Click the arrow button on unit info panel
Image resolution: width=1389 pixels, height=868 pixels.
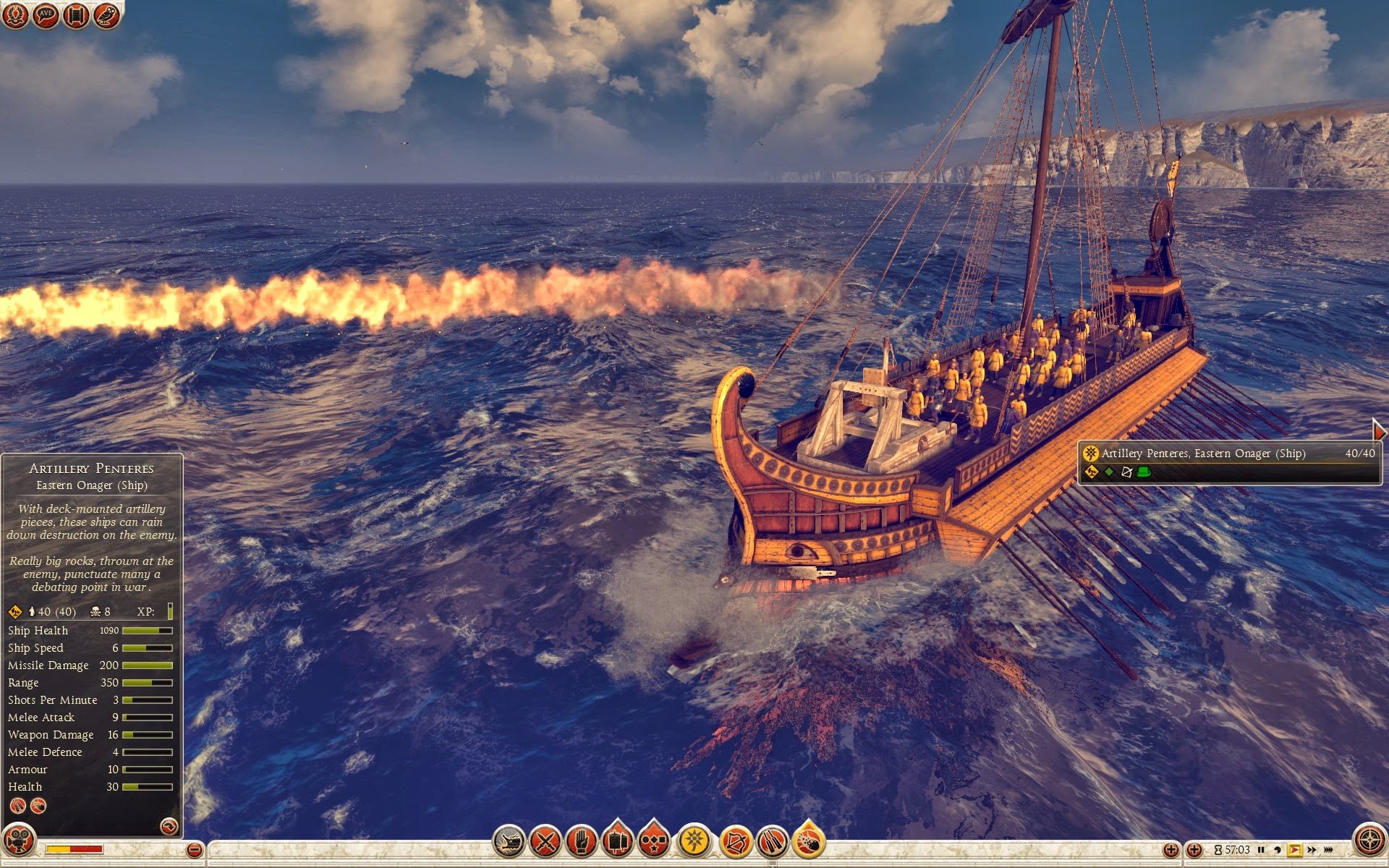click(x=169, y=826)
